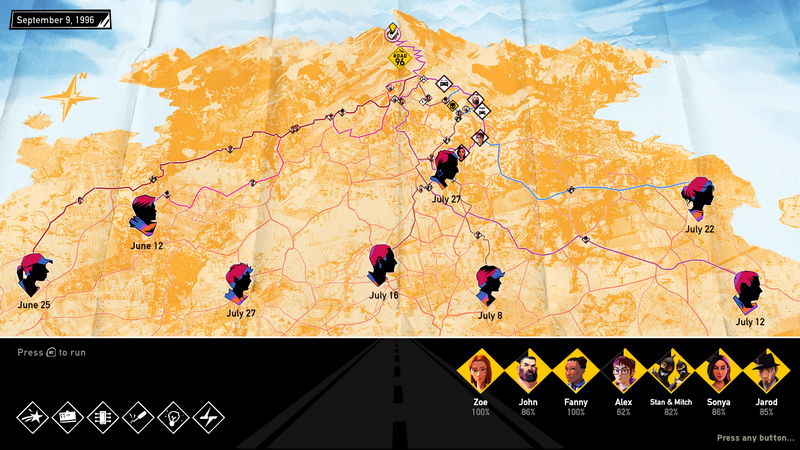Click the July 12 traveler marker

(748, 291)
